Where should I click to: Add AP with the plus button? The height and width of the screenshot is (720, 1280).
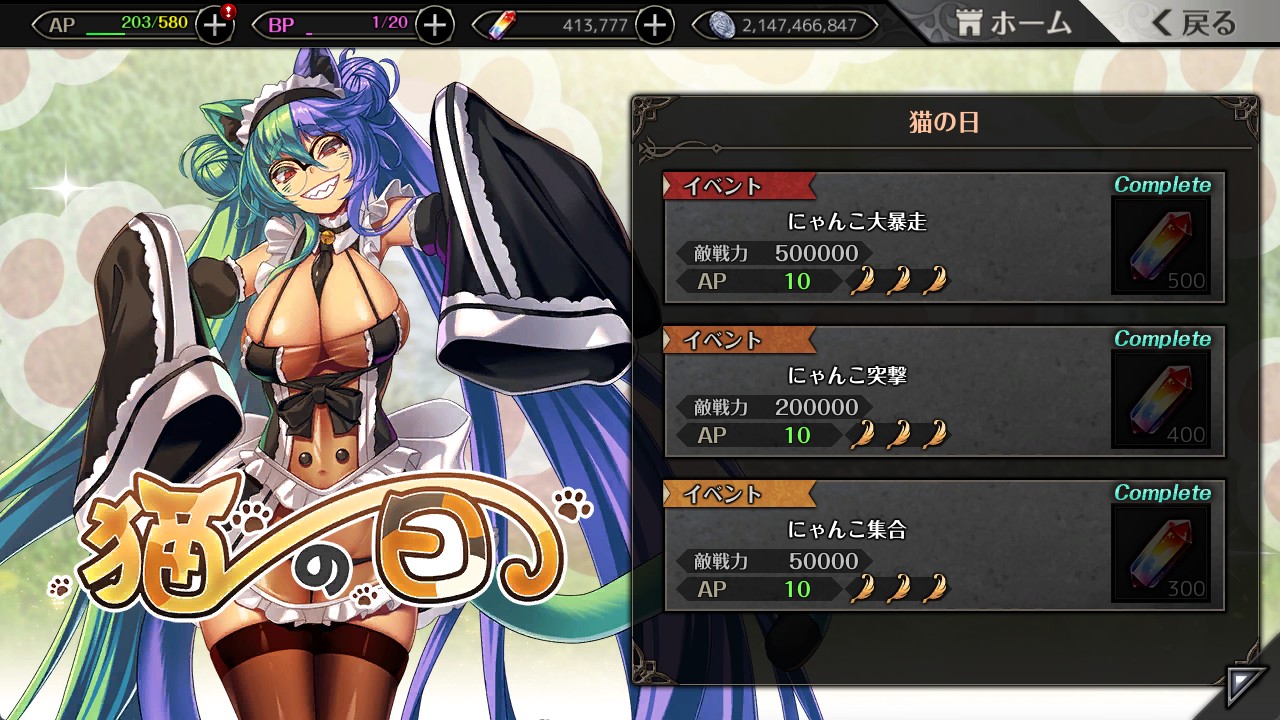pyautogui.click(x=214, y=25)
